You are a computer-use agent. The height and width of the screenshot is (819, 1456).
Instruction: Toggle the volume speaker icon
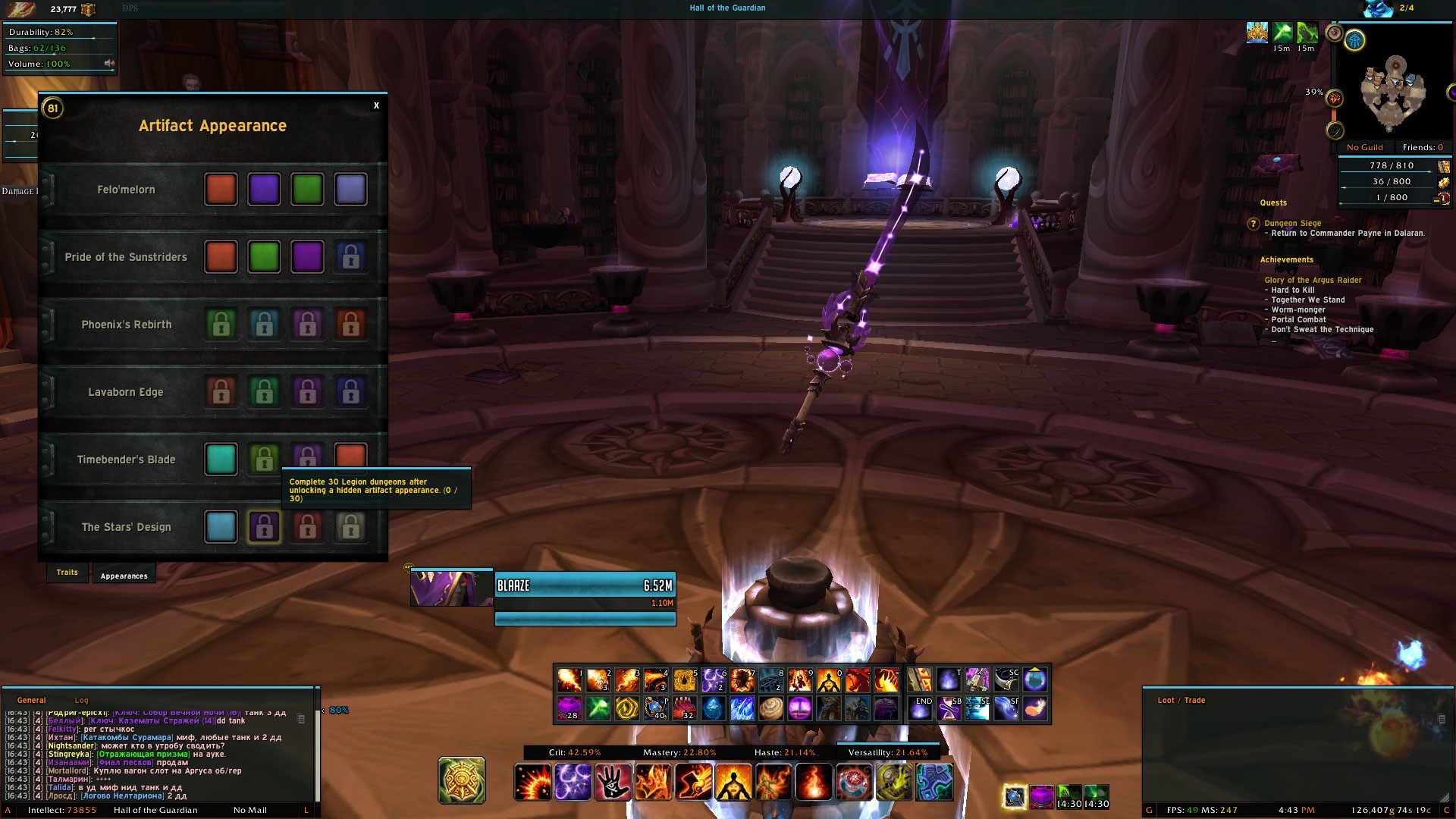108,64
